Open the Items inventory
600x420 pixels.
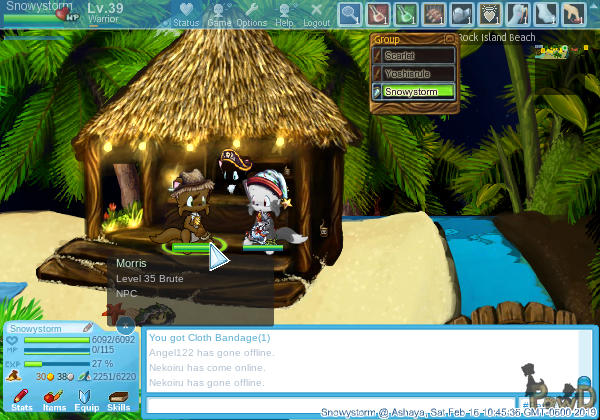coord(55,400)
